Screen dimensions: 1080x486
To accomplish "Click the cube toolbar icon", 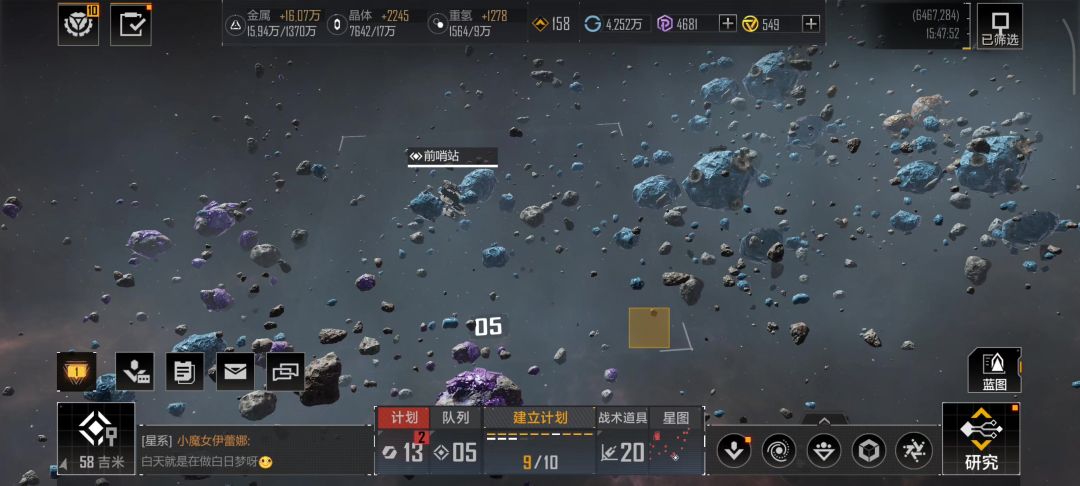I will 868,450.
